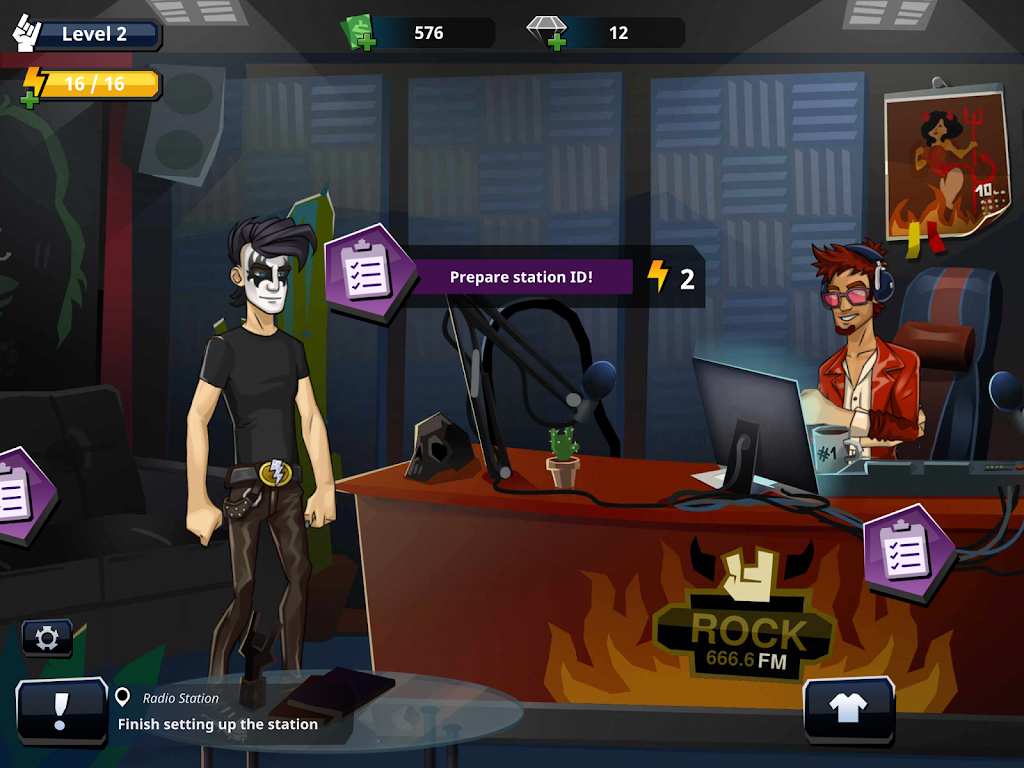The height and width of the screenshot is (768, 1024).
Task: Open the Level 2 player profile badge
Action: click(88, 34)
